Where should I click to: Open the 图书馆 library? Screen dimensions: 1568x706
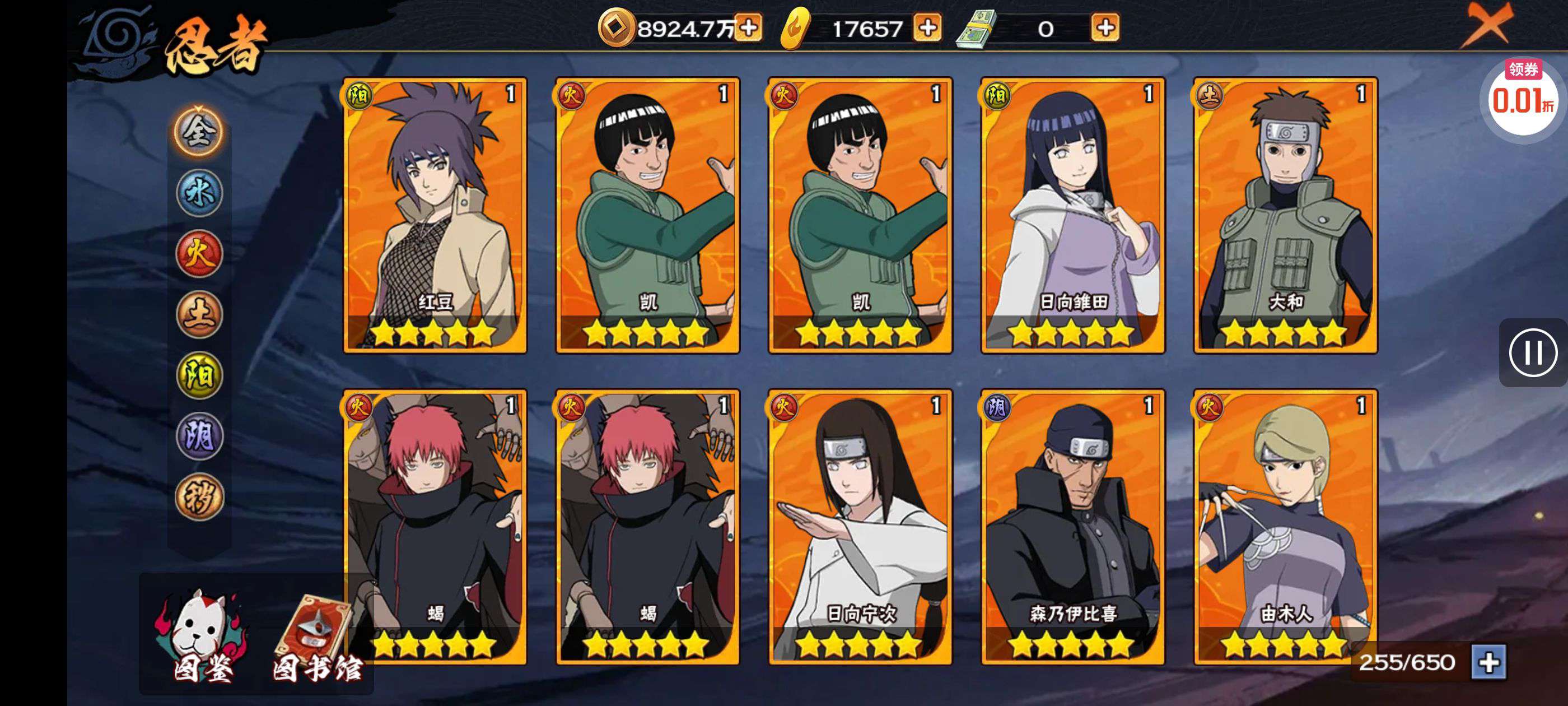click(x=316, y=640)
